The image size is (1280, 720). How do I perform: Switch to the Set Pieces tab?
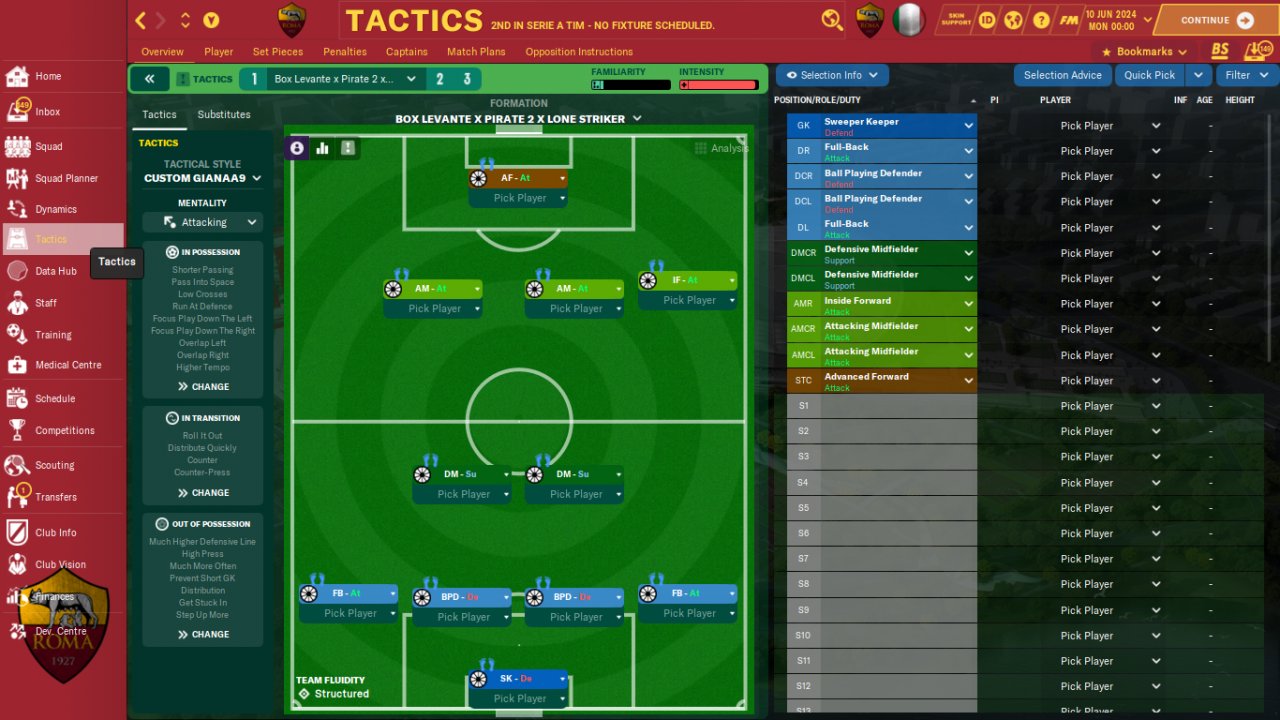click(278, 52)
